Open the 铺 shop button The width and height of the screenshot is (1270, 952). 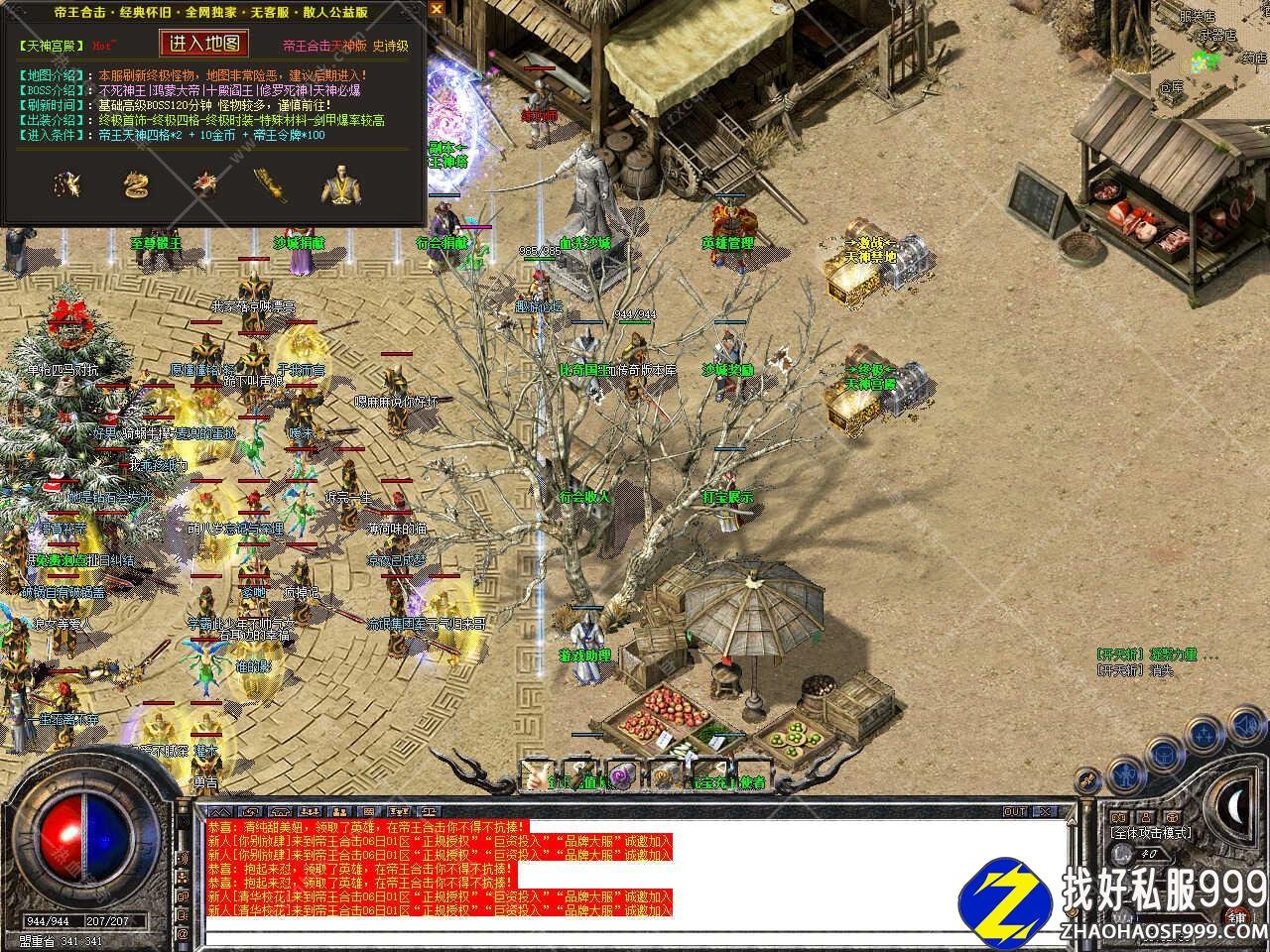(1236, 915)
